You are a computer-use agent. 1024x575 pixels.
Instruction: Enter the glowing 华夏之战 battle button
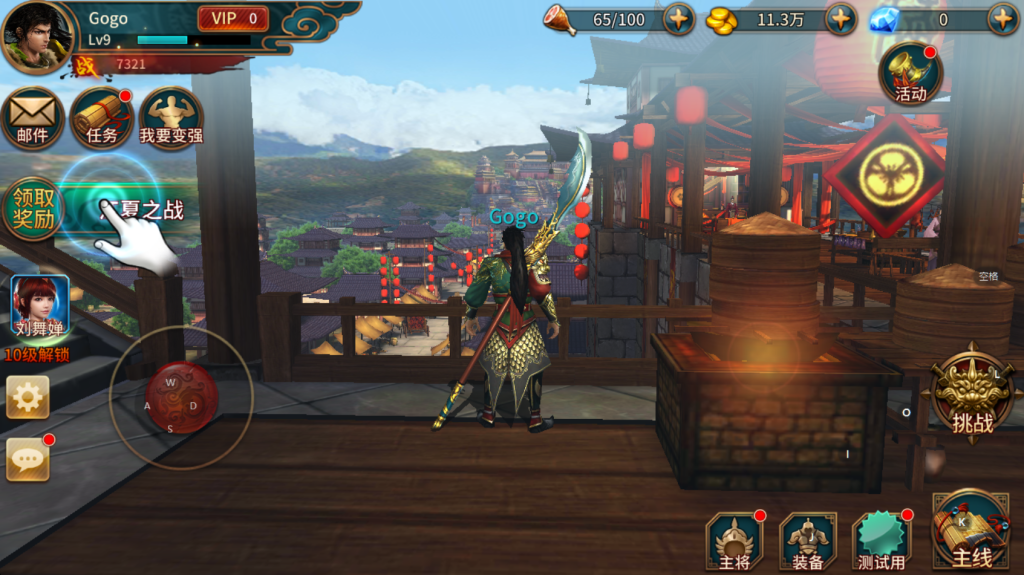click(x=130, y=209)
